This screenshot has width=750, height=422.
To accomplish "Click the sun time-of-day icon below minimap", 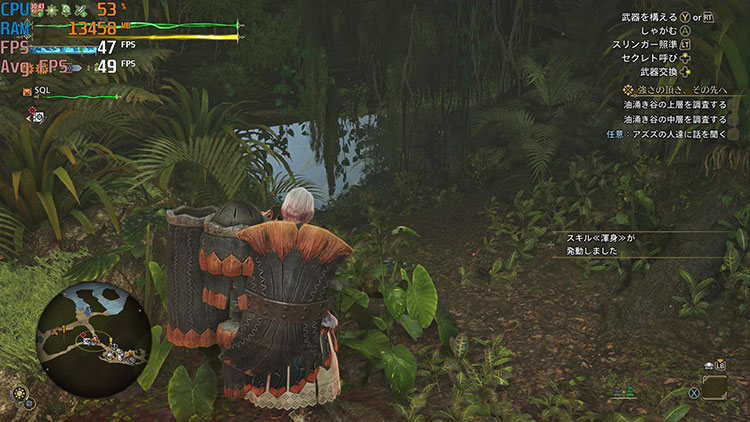I will 18,394.
